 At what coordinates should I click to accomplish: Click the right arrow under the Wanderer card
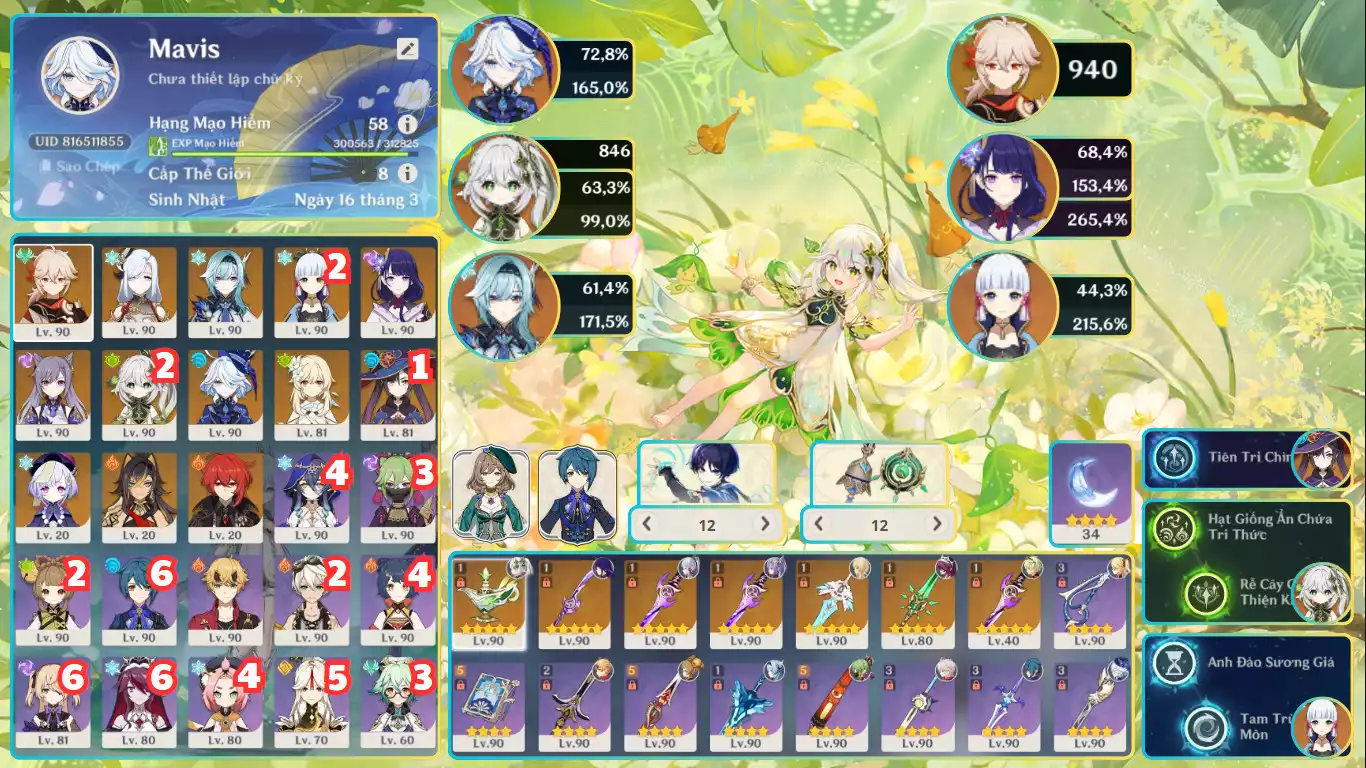[766, 524]
